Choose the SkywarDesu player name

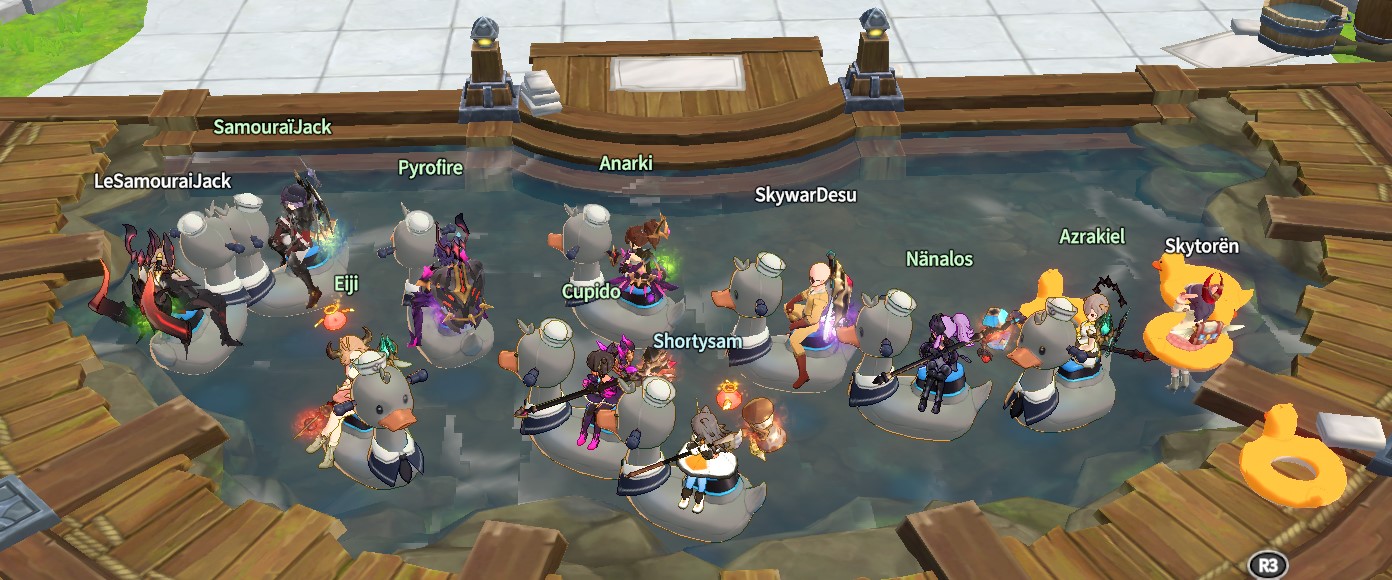(x=805, y=195)
